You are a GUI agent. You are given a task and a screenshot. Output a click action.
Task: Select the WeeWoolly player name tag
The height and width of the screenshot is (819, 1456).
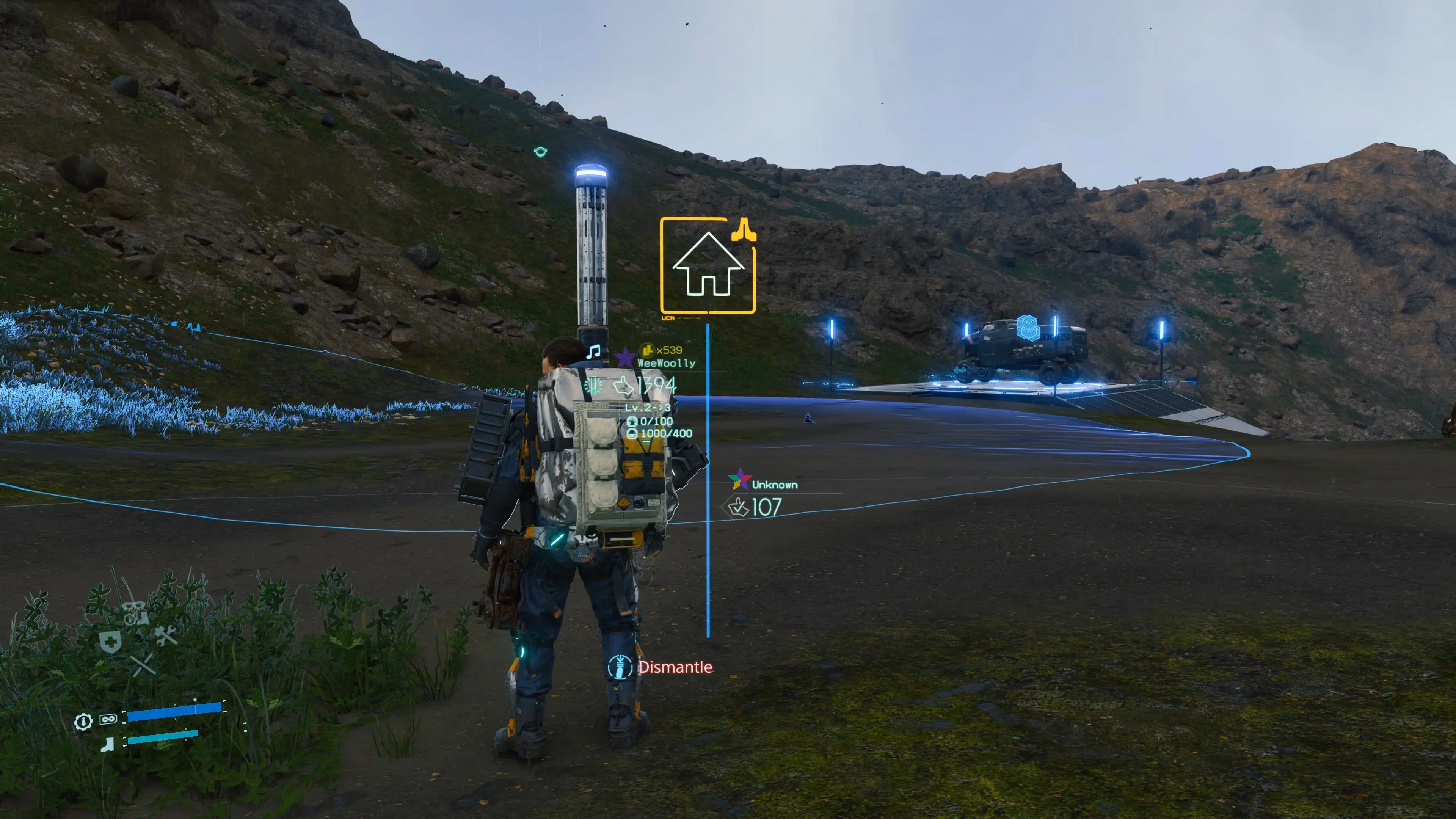[x=667, y=363]
